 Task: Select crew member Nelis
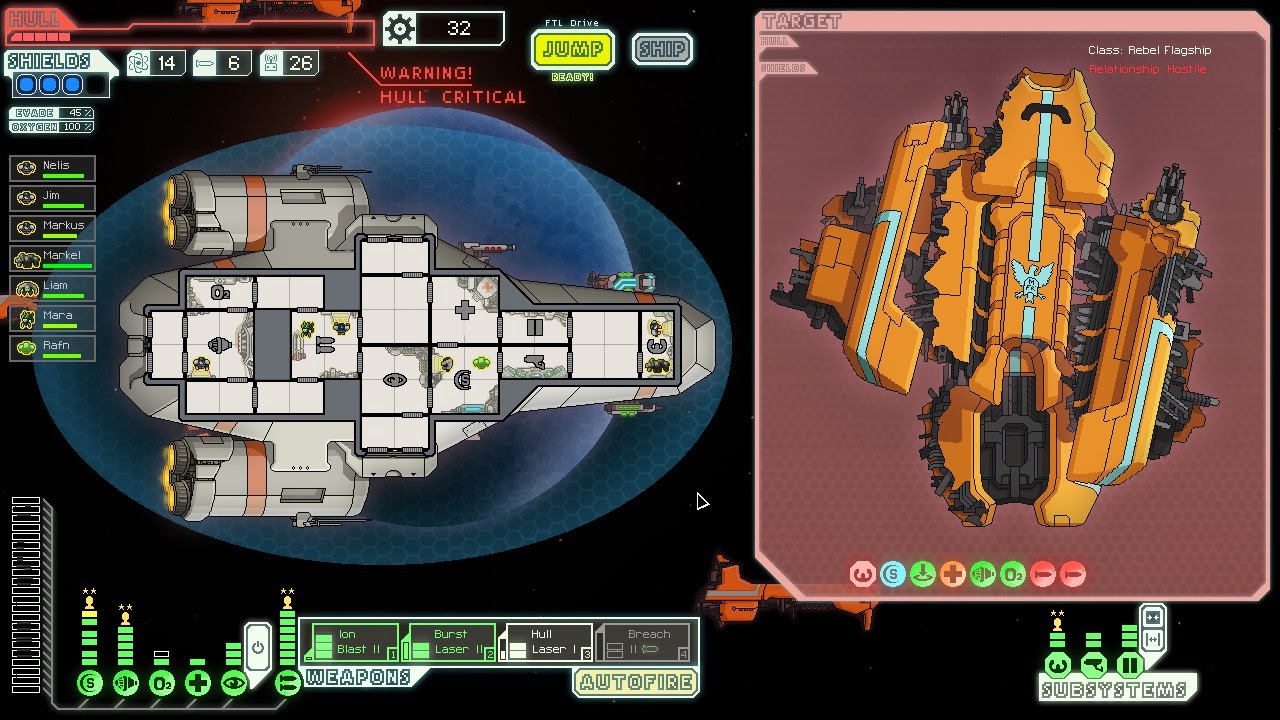pyautogui.click(x=53, y=168)
